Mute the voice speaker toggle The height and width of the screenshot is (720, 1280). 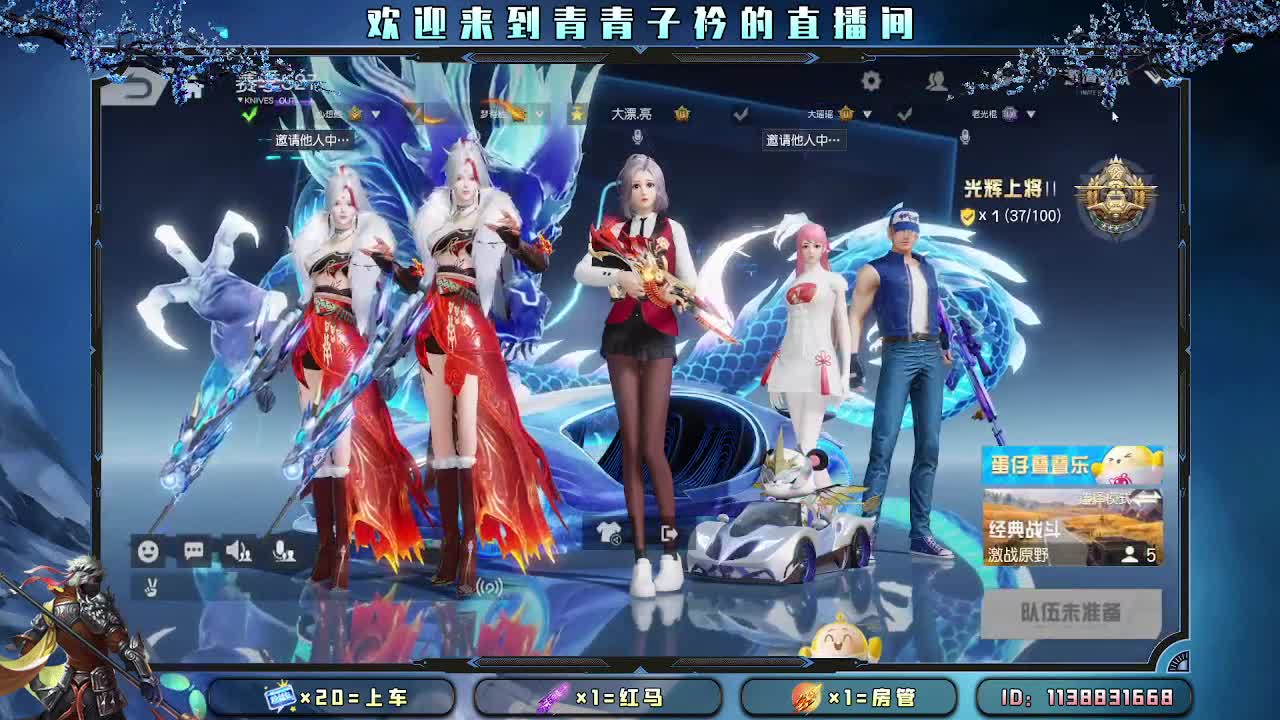click(x=238, y=550)
